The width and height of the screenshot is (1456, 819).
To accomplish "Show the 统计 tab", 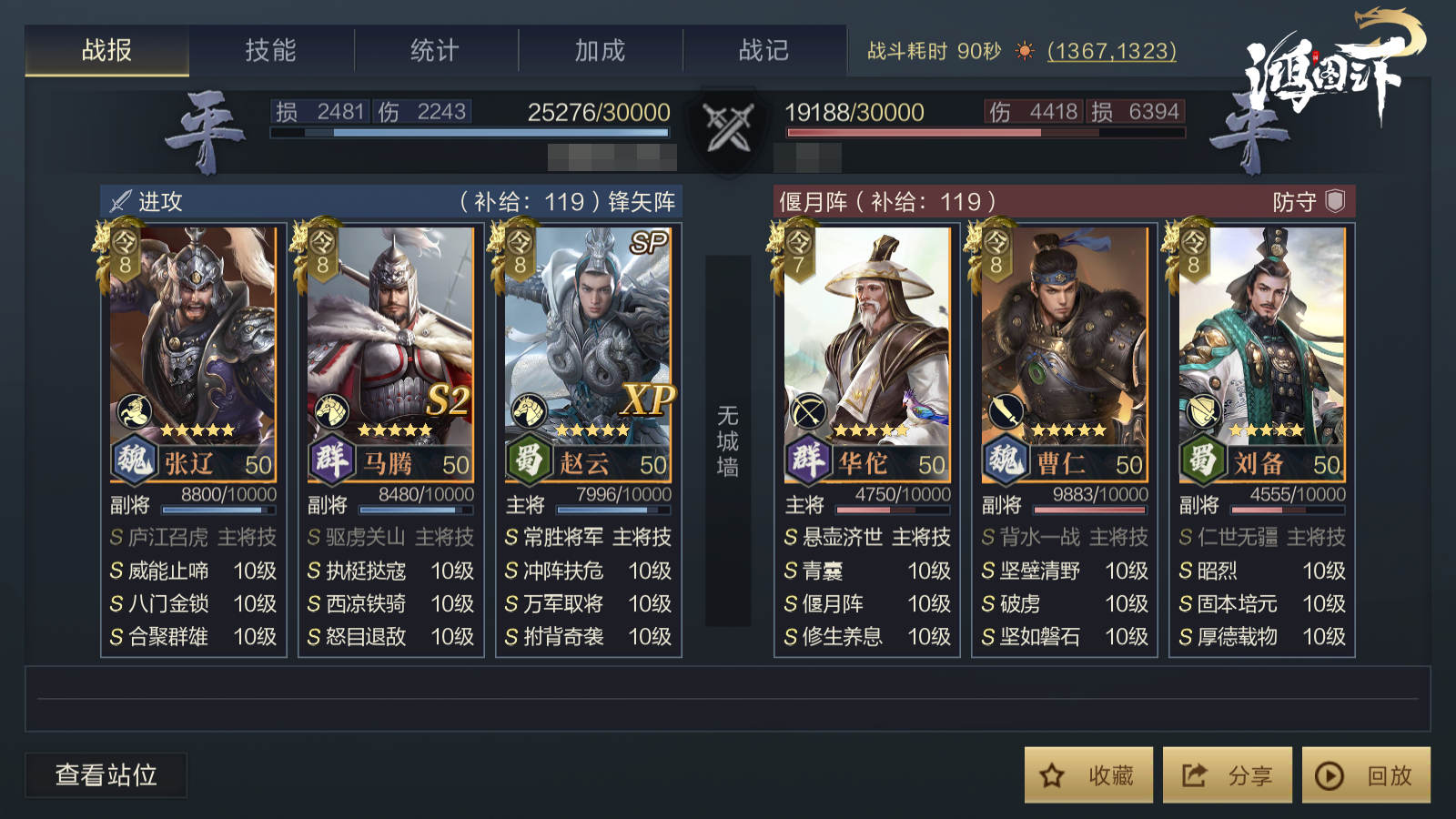I will [x=435, y=50].
